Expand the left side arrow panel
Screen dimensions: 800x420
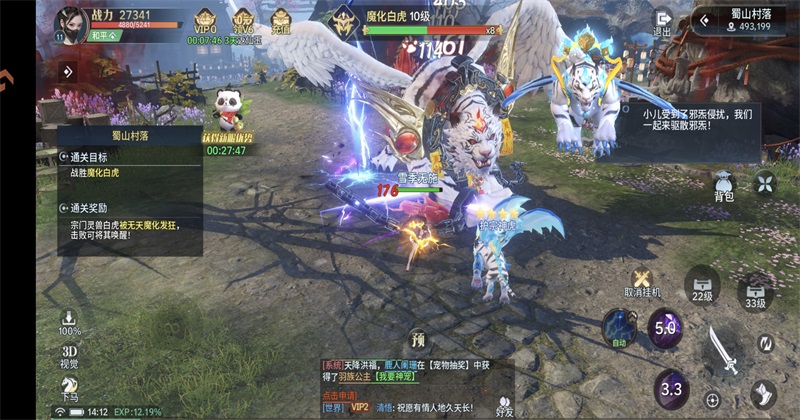pos(68,72)
